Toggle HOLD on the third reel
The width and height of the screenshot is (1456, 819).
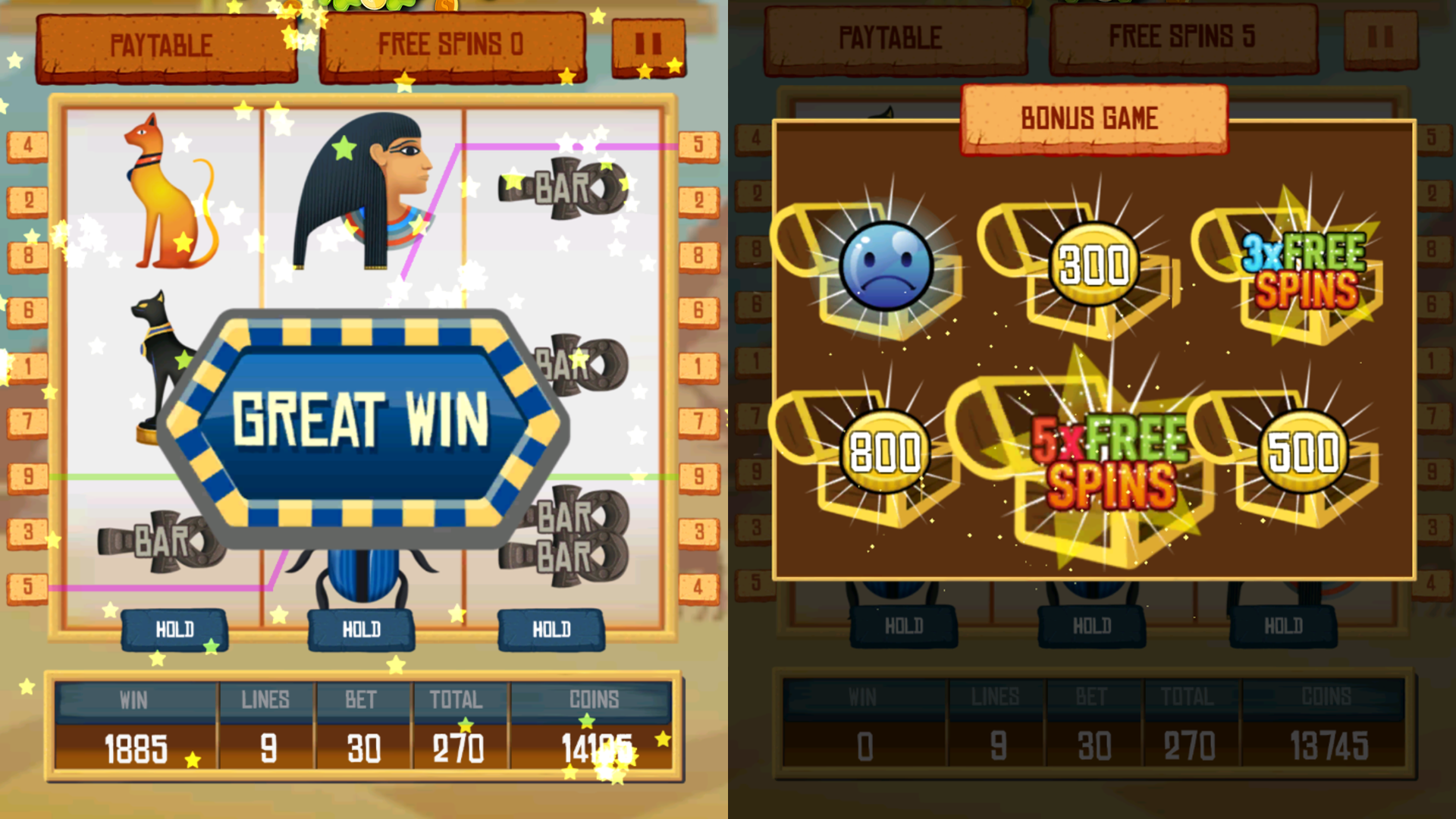click(552, 628)
